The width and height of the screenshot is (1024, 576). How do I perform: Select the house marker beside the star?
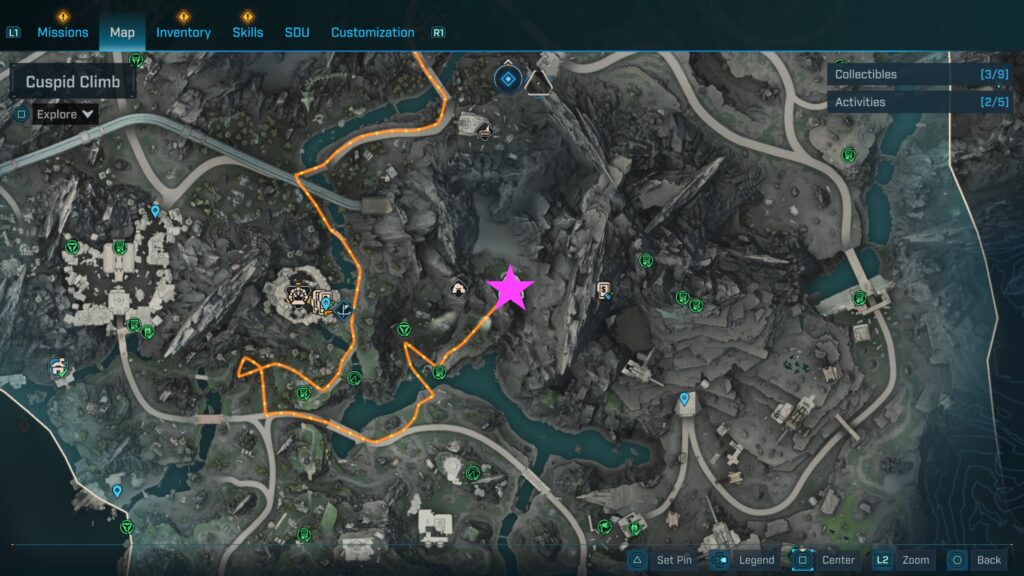[x=458, y=289]
